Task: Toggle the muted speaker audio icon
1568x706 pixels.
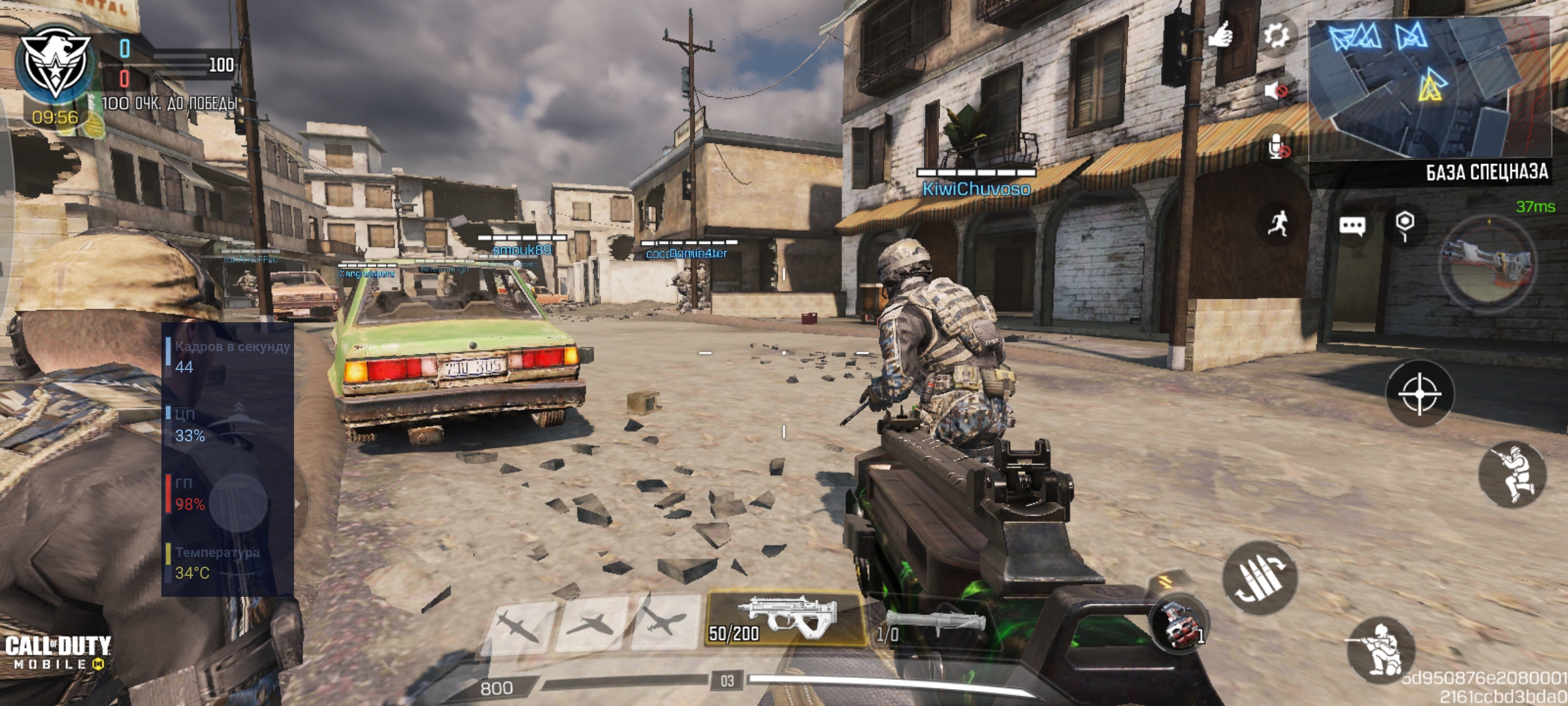Action: point(1276,90)
